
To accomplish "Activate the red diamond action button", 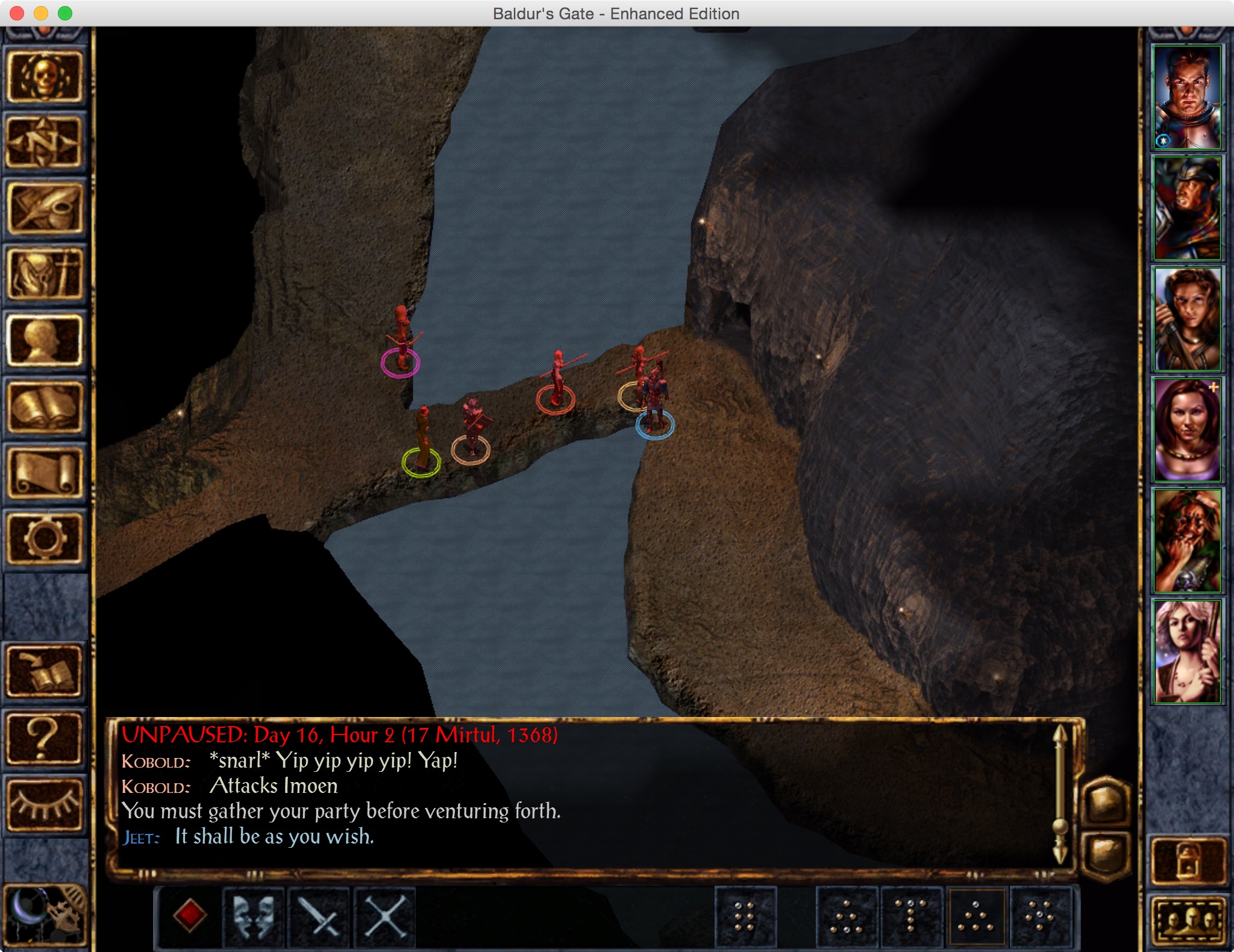I will click(190, 916).
